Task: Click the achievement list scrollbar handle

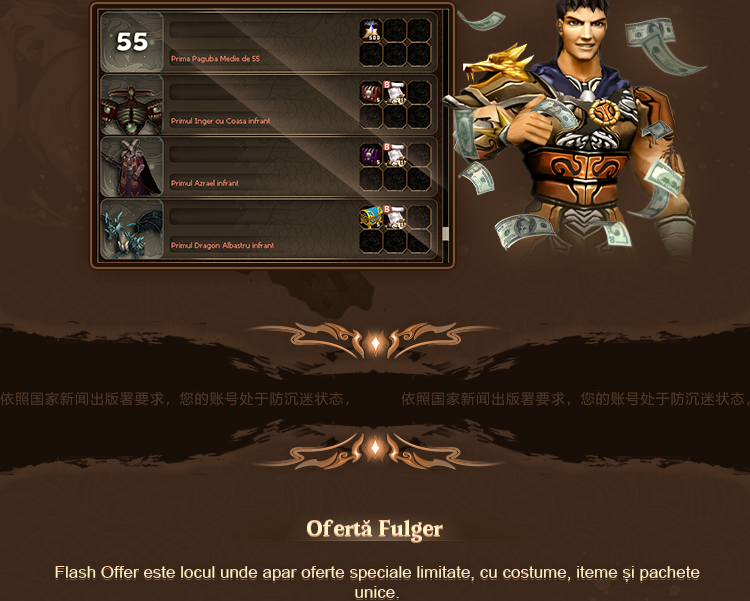Action: 446,234
